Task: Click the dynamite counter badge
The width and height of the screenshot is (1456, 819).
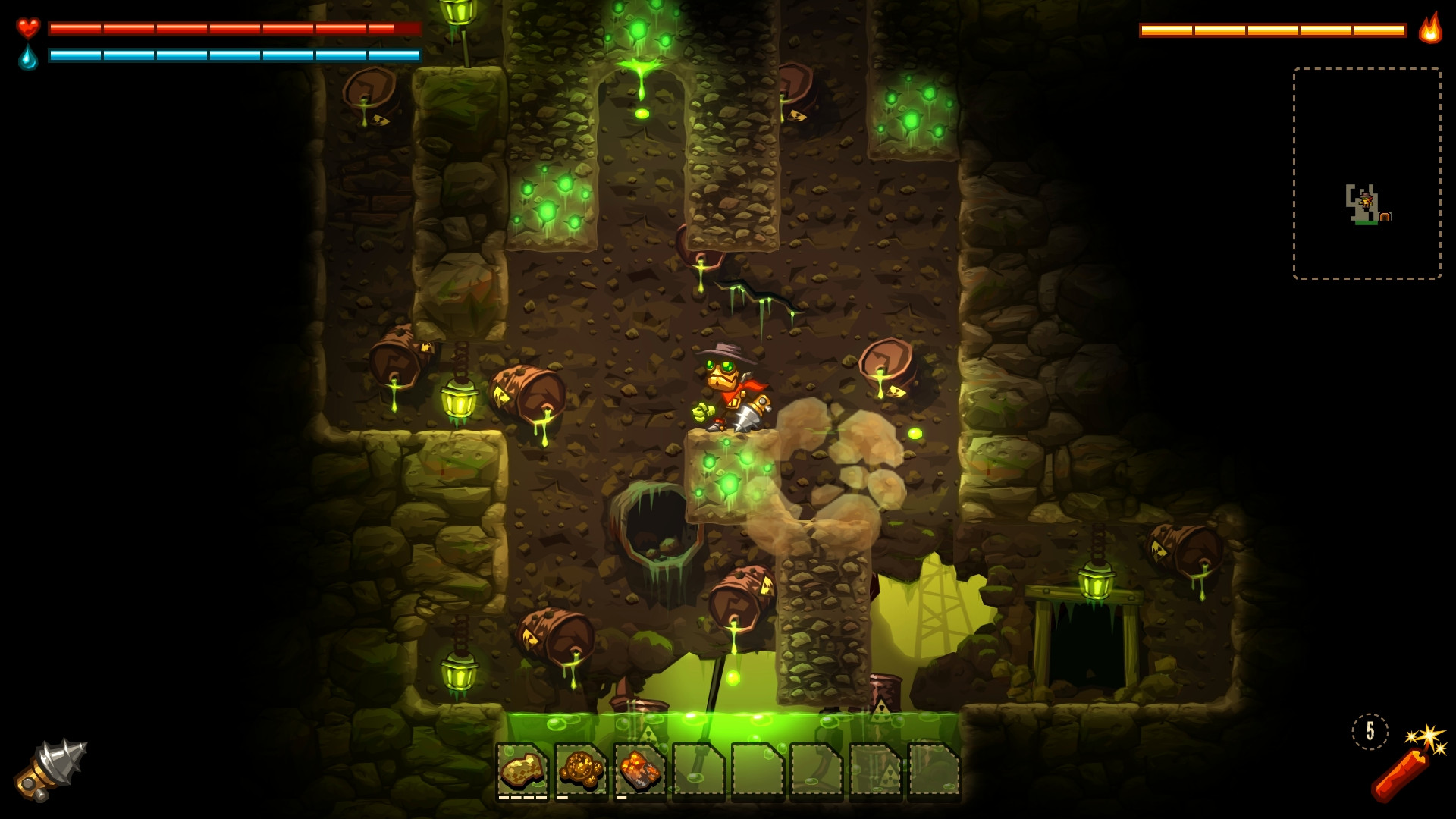Action: pyautogui.click(x=1370, y=733)
